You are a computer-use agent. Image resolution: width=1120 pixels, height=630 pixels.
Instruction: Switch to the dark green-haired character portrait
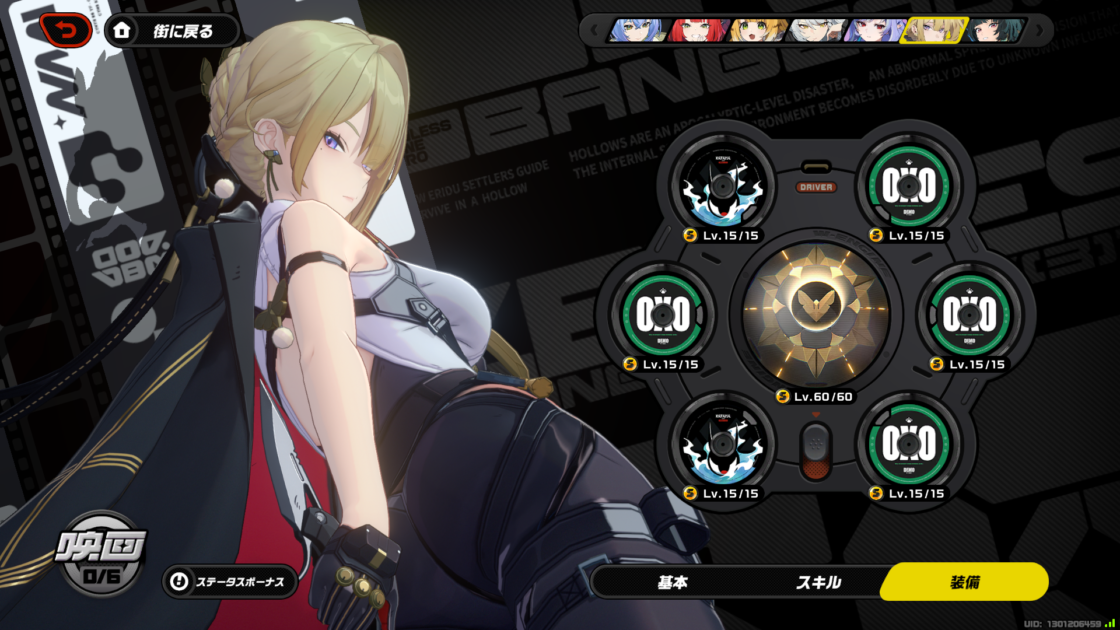(993, 30)
